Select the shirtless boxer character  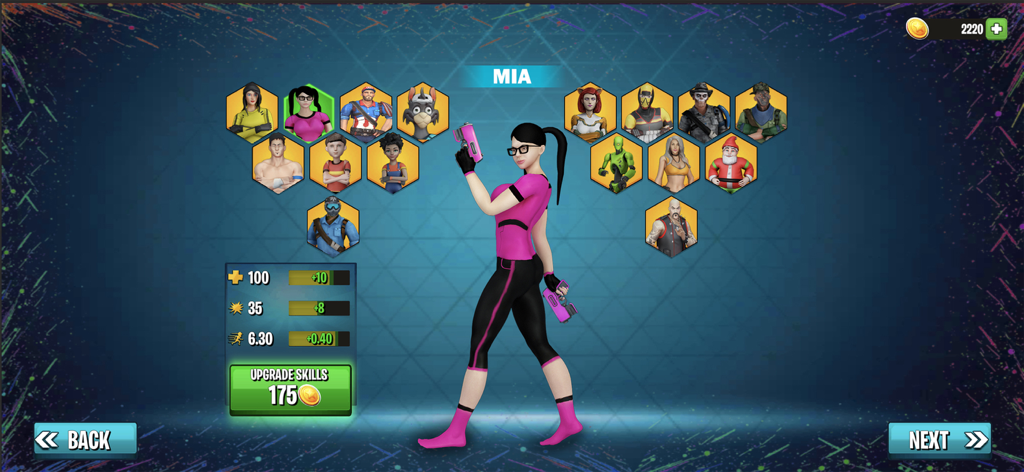[x=277, y=163]
